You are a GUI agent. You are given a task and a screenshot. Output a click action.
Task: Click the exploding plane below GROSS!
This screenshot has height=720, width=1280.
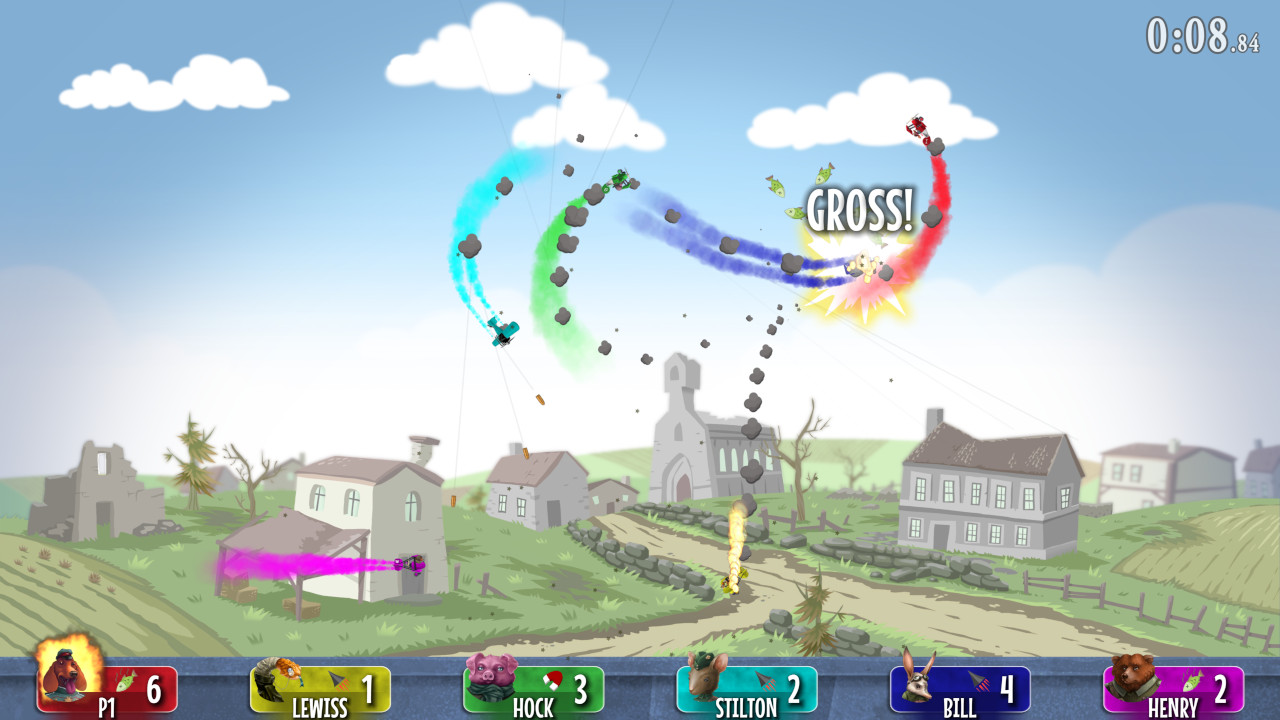[858, 270]
